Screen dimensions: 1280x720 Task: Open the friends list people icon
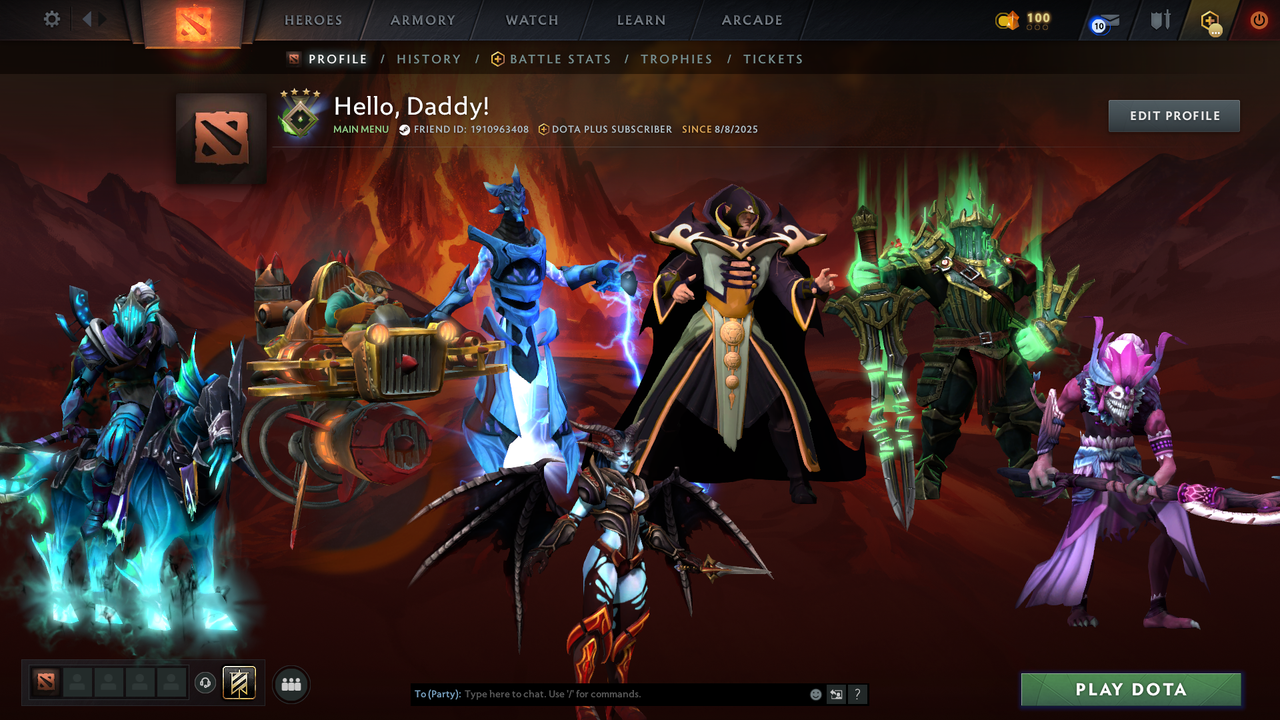[x=289, y=684]
